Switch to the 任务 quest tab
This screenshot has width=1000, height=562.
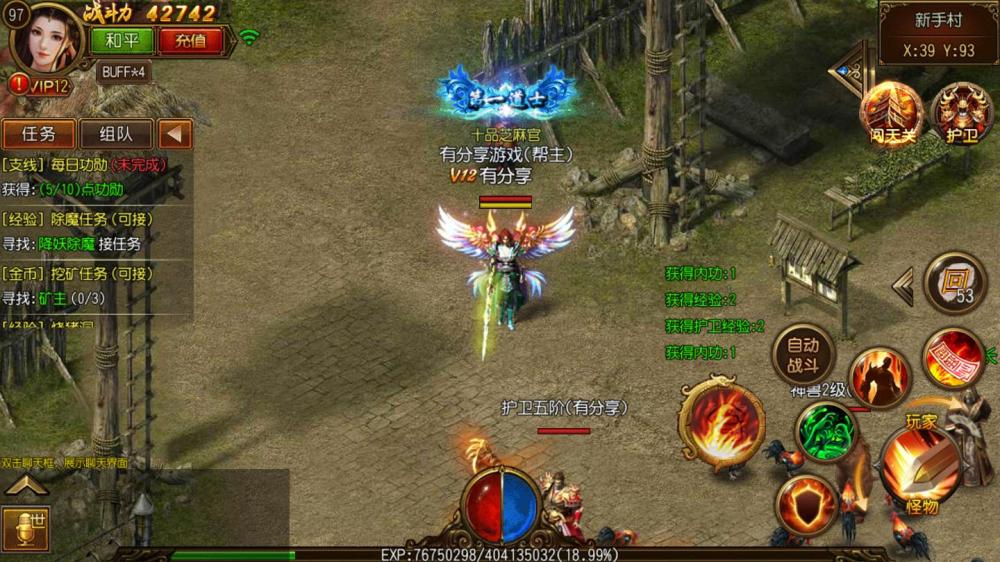pos(38,134)
